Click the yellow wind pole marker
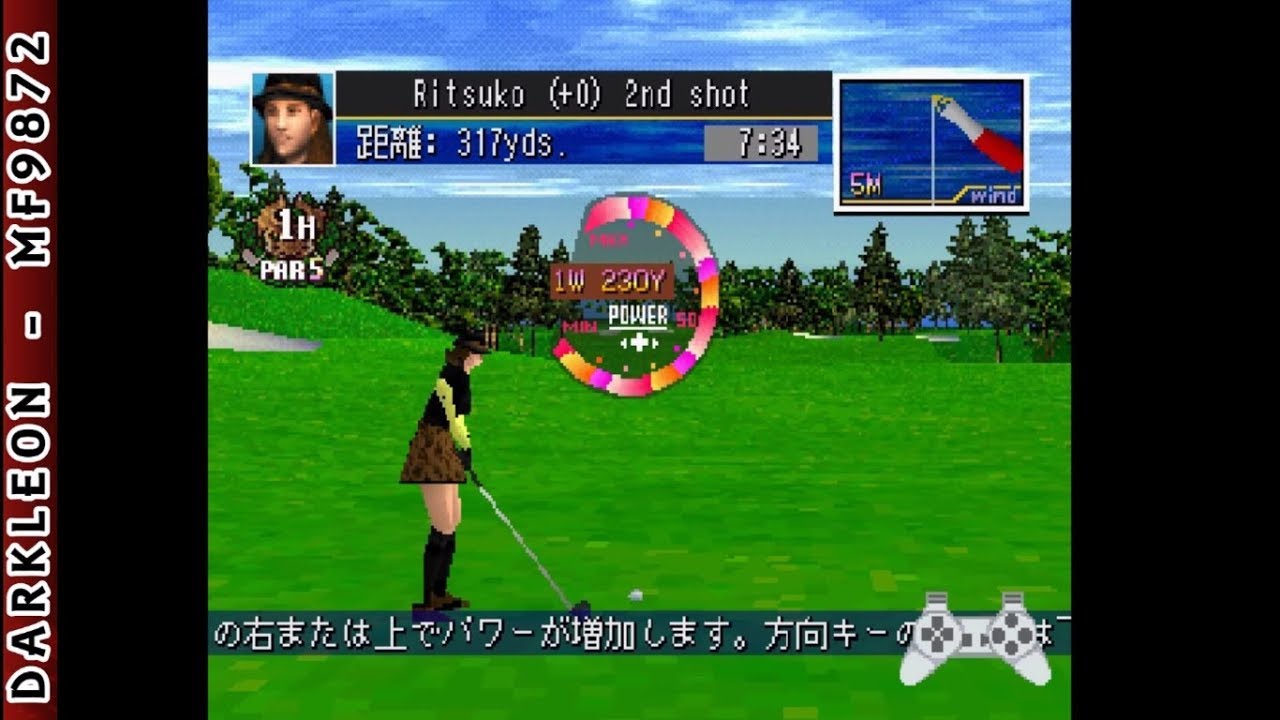This screenshot has width=1280, height=720. 937,97
